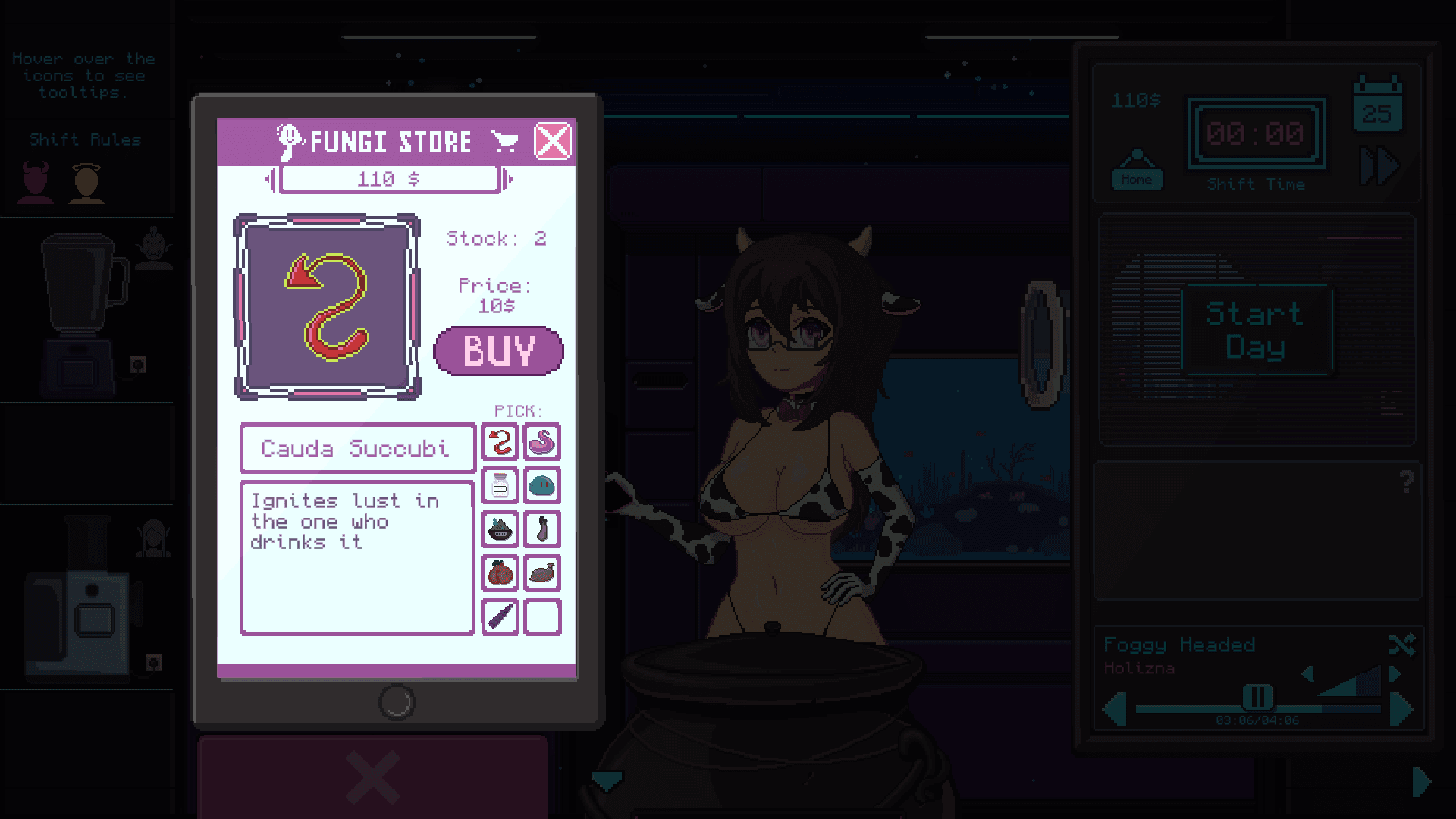Pick the pink tentacle ingredient
This screenshot has height=819, width=1456.
(542, 442)
